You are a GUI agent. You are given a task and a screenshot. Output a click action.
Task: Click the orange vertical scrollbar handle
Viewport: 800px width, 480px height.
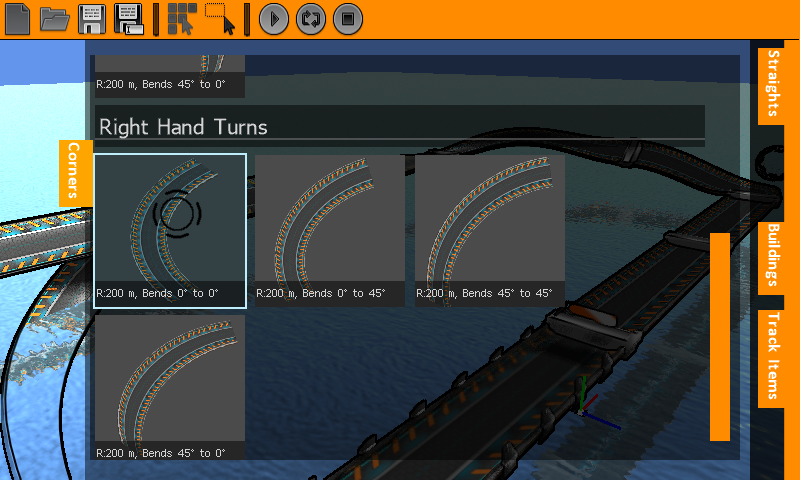(720, 336)
